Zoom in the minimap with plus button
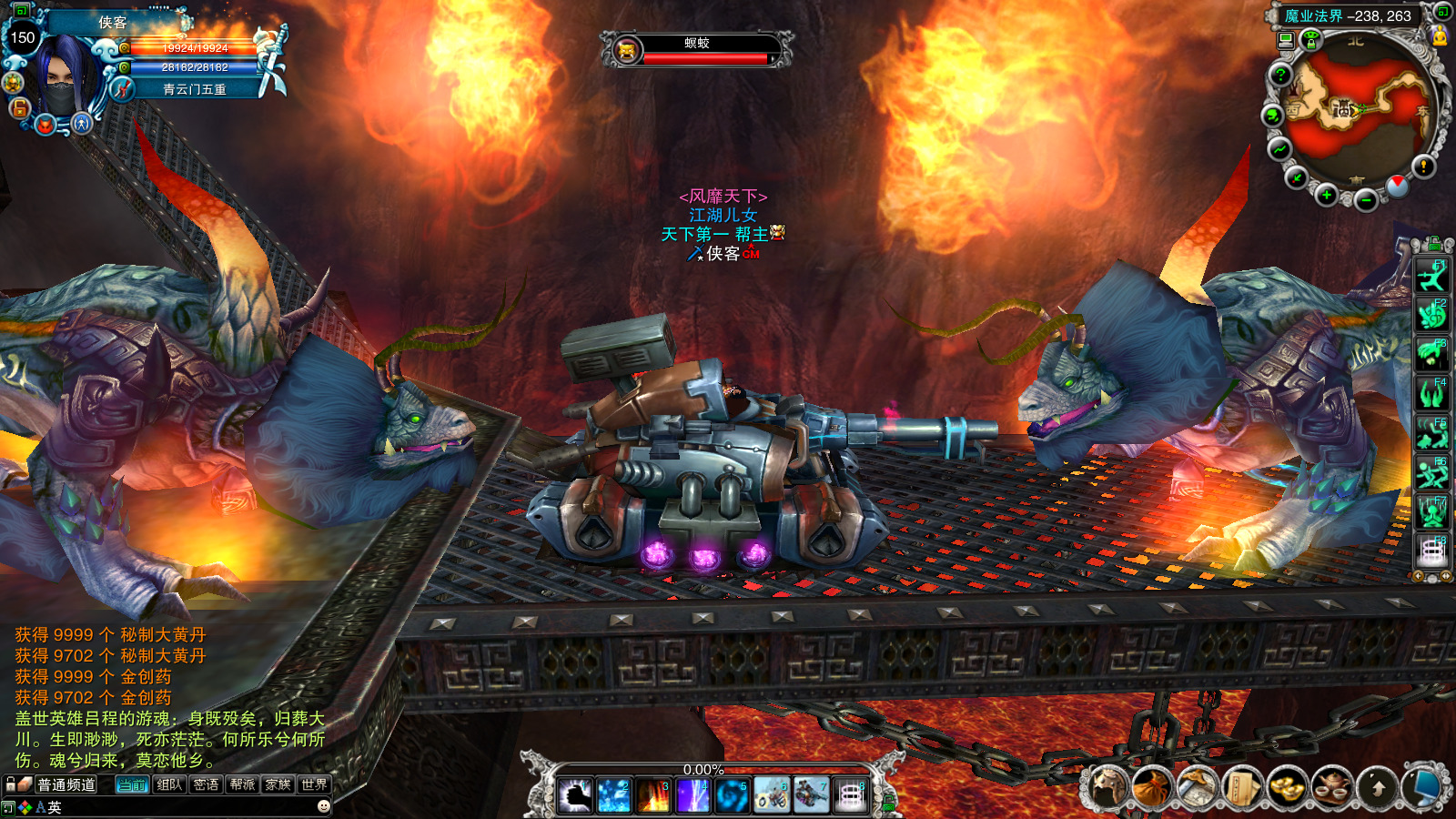 pos(1326,195)
